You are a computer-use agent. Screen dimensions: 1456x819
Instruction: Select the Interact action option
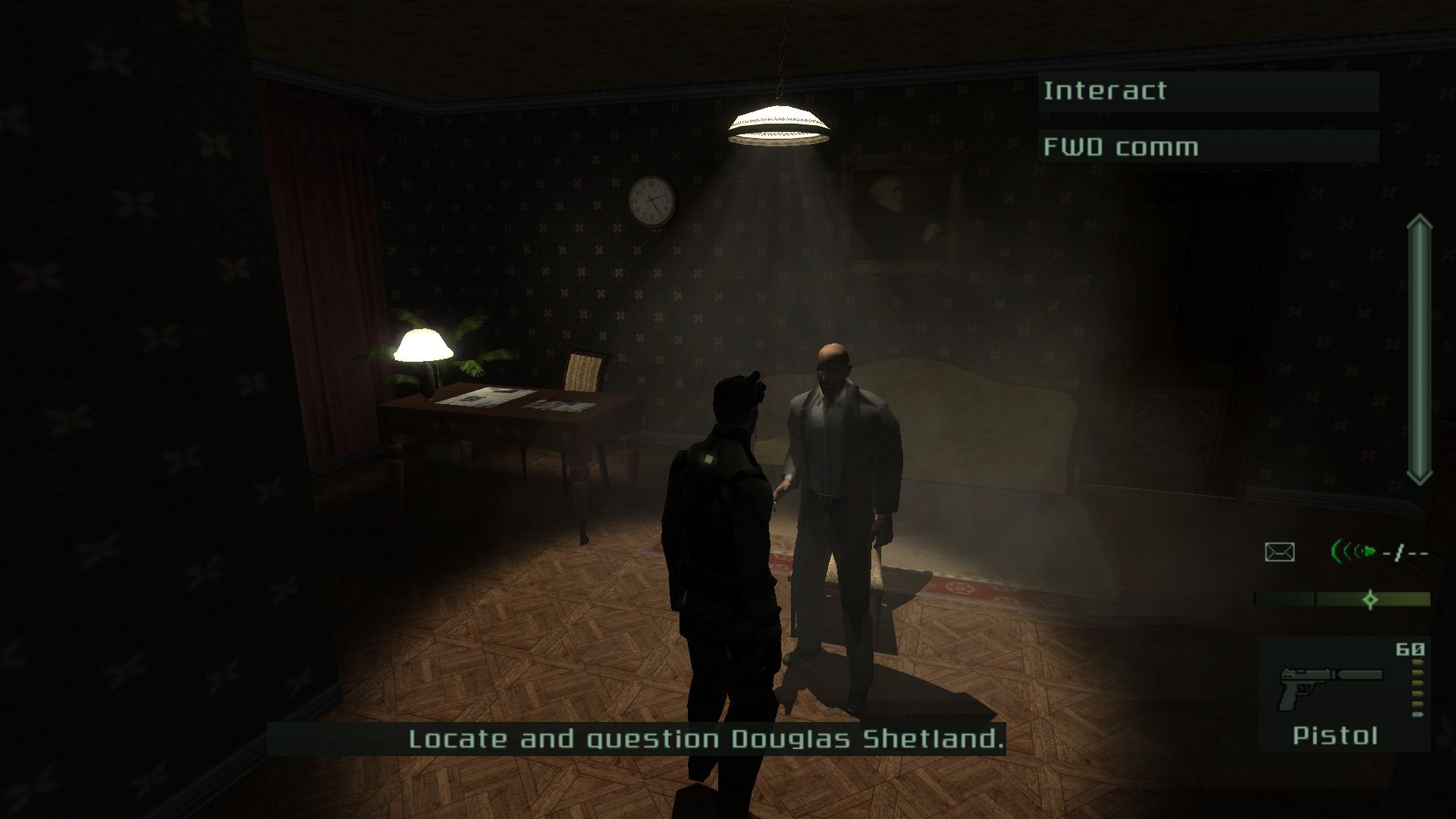coord(1207,92)
